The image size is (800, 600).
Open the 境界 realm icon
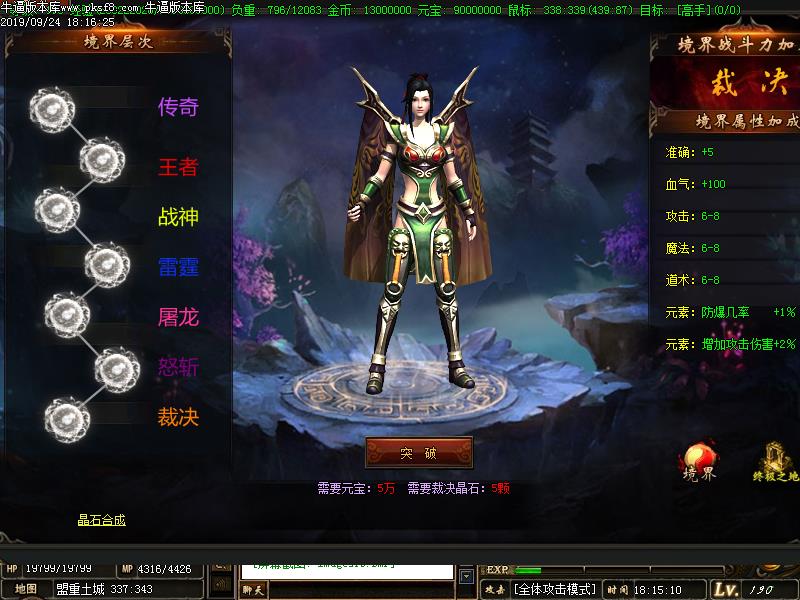point(698,462)
